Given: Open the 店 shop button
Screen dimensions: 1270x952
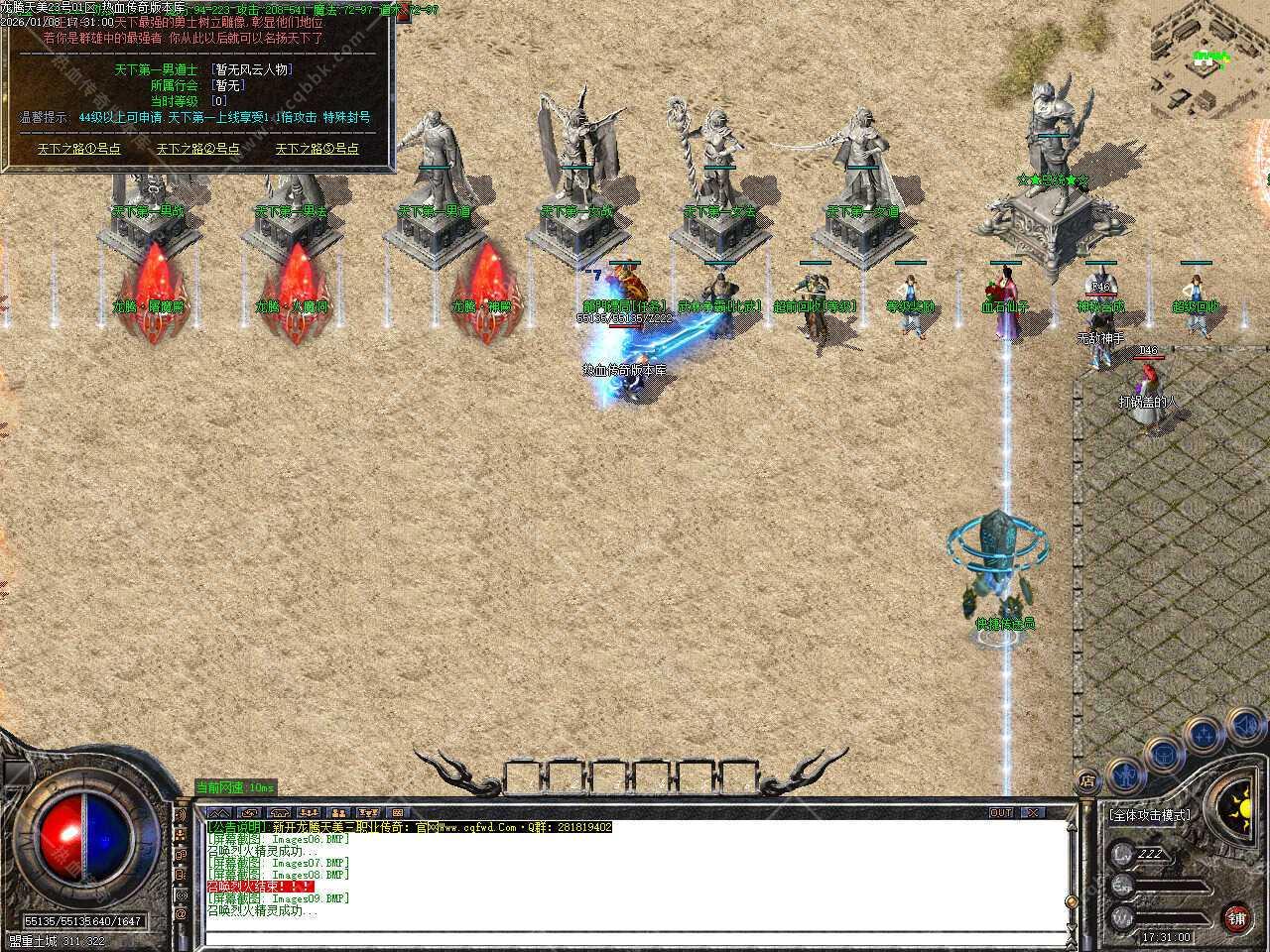Looking at the screenshot, I should (x=1086, y=782).
